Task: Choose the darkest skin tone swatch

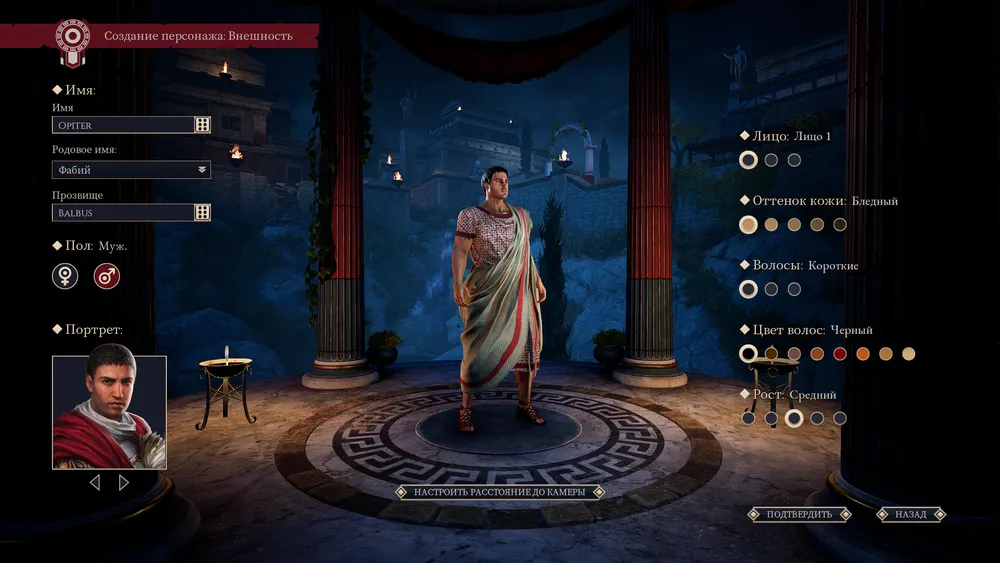Action: 840,225
